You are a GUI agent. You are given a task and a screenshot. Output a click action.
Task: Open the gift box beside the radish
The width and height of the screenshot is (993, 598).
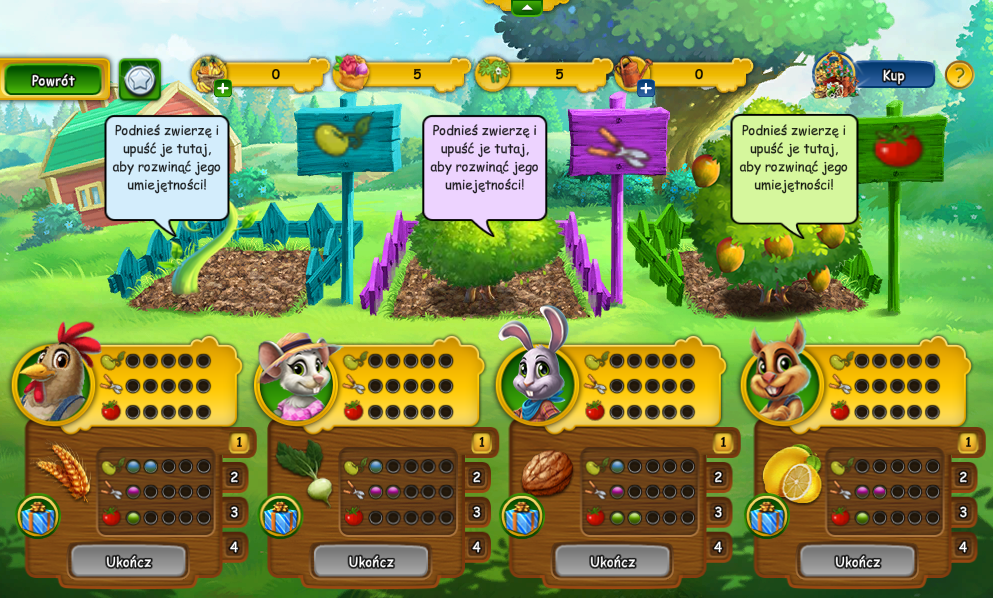[281, 516]
